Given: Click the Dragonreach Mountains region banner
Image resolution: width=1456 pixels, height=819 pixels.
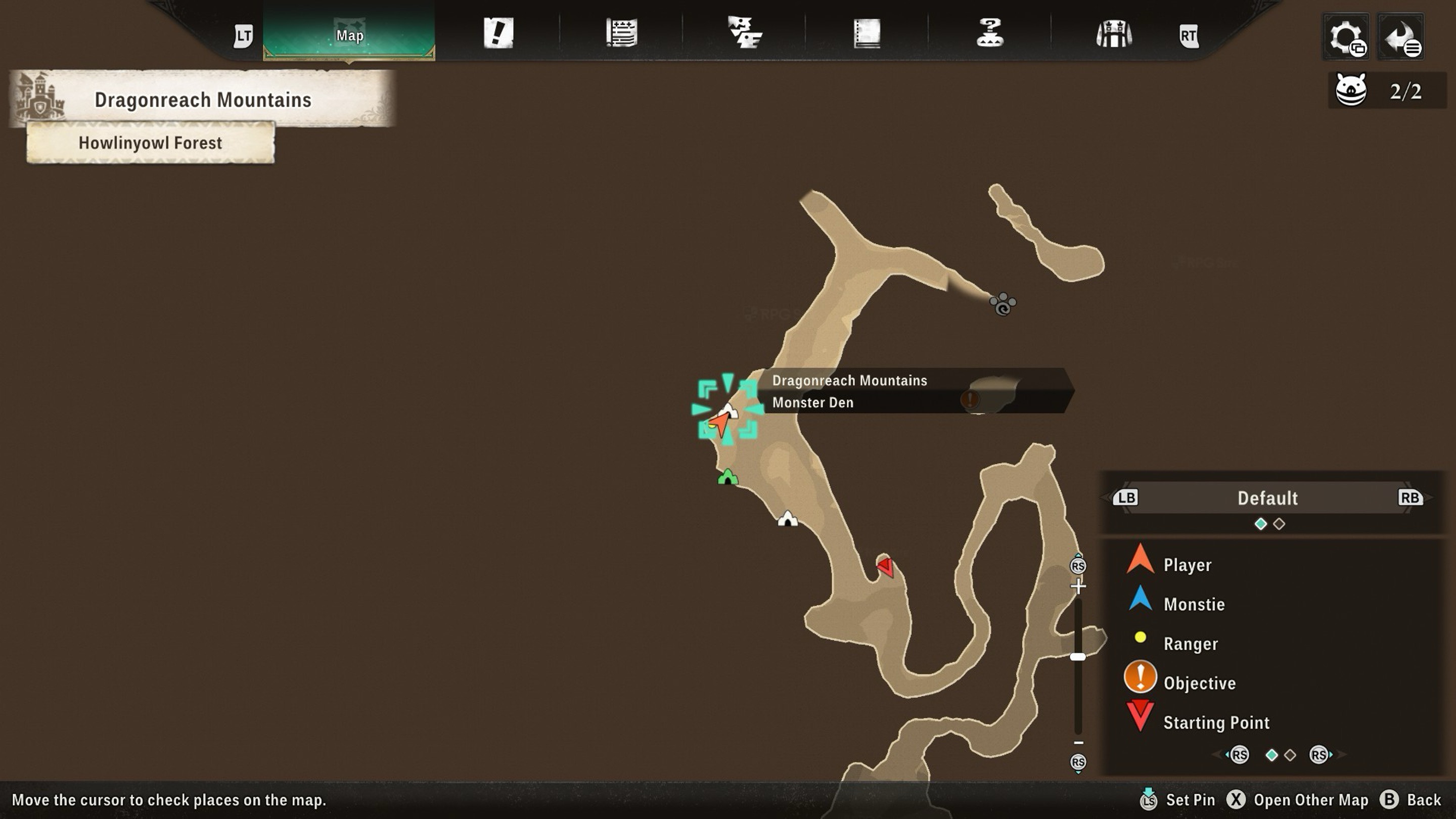Looking at the screenshot, I should [x=202, y=100].
